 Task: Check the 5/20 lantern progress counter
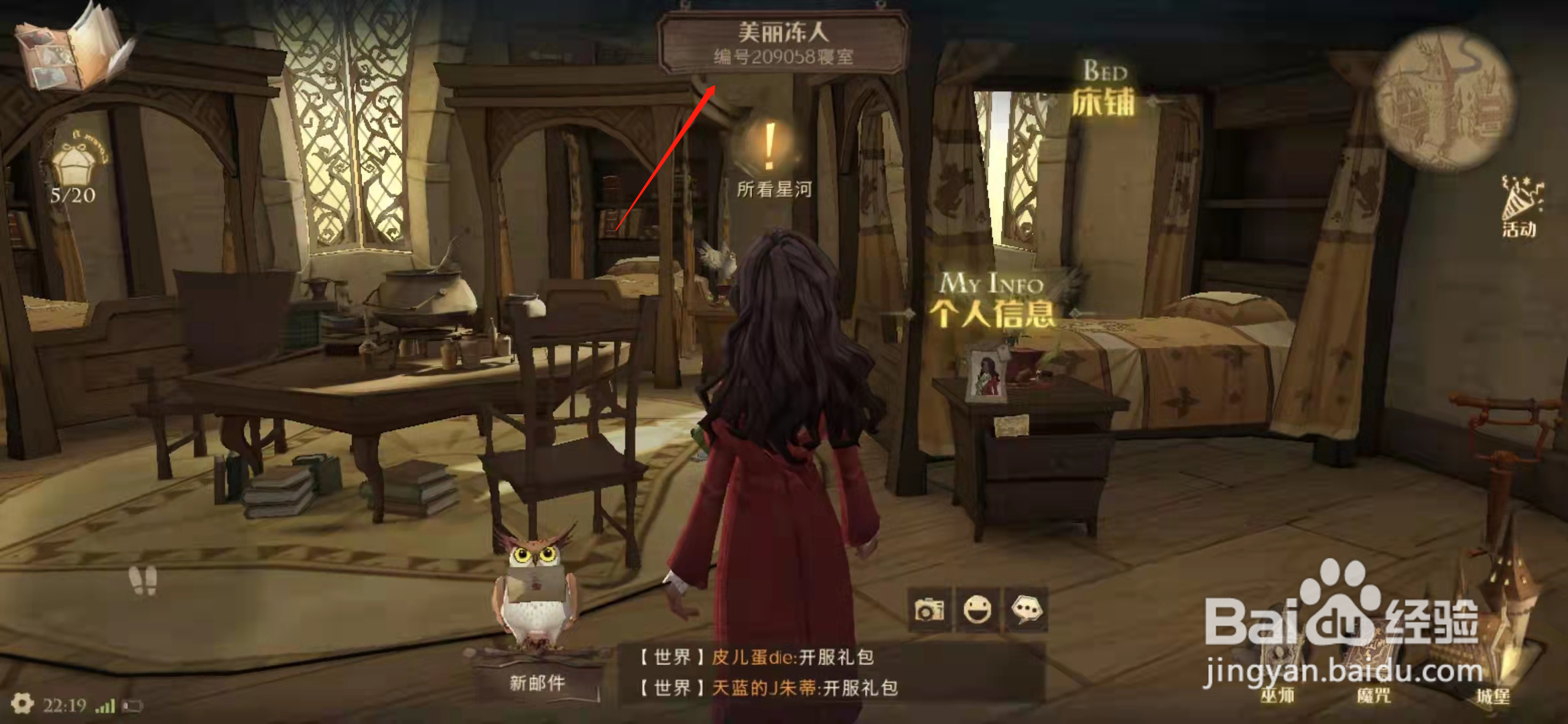(72, 194)
